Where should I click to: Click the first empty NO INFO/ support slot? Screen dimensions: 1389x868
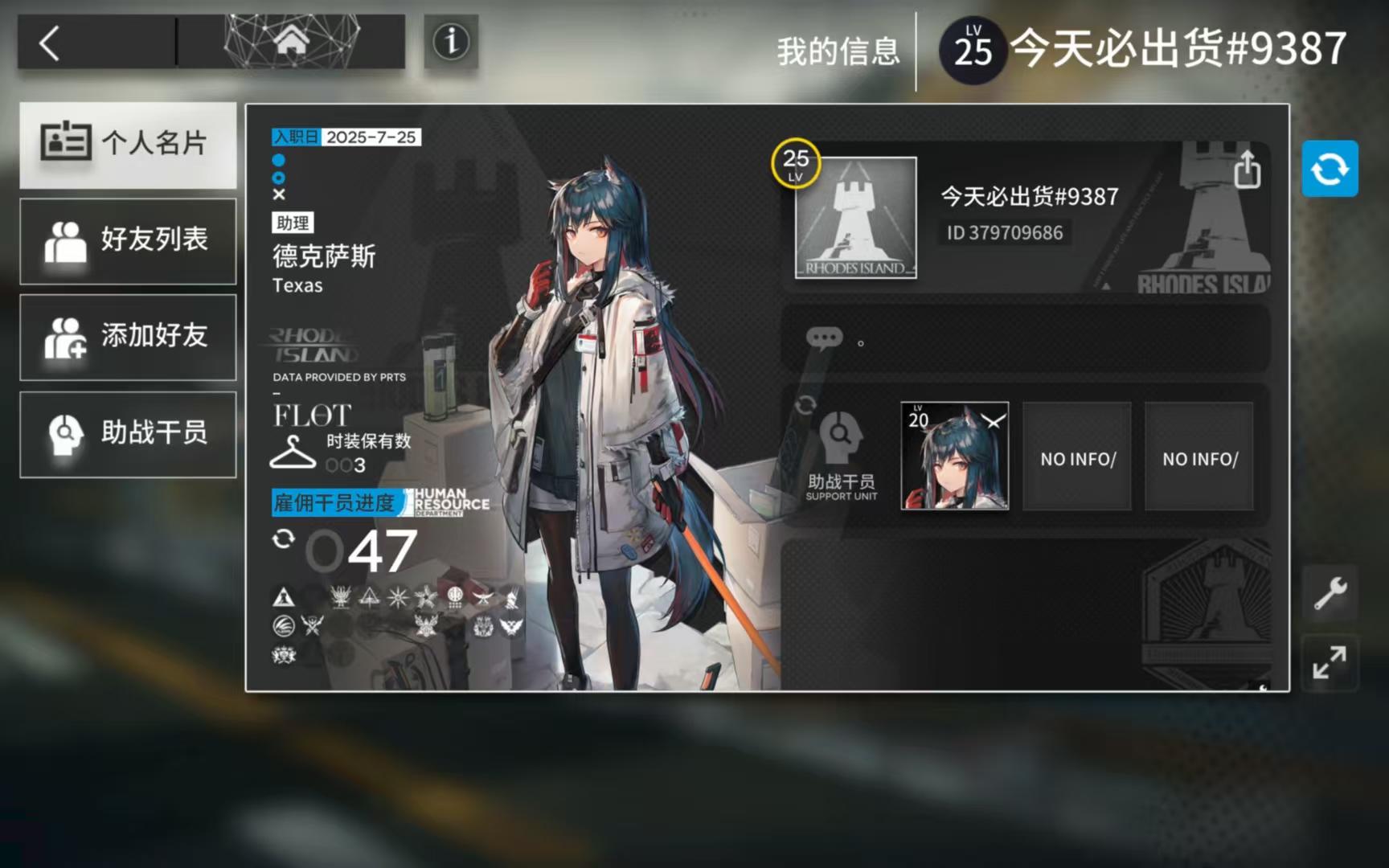point(1076,457)
